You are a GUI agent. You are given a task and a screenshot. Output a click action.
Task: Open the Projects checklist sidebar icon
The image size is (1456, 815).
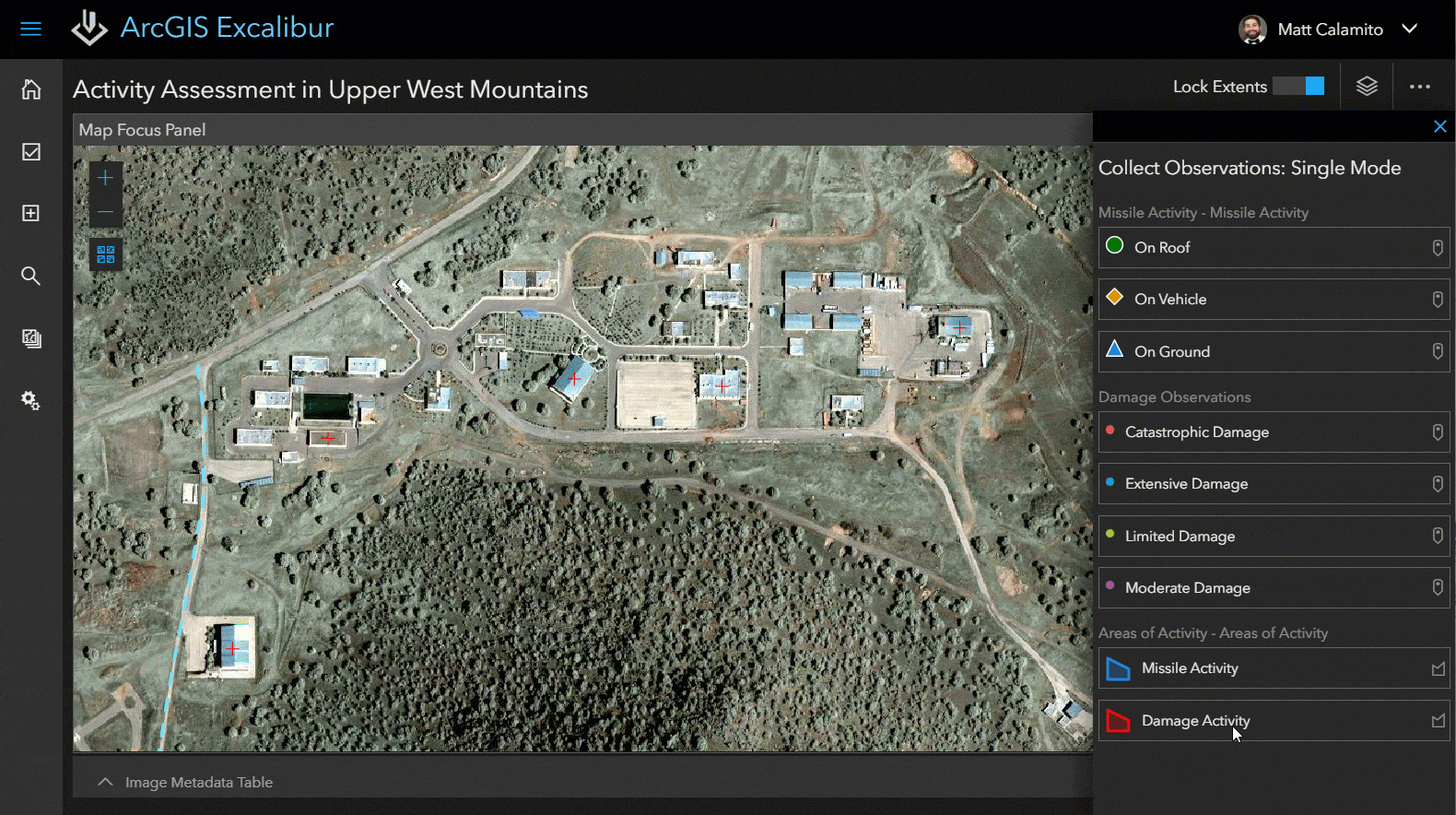[30, 151]
